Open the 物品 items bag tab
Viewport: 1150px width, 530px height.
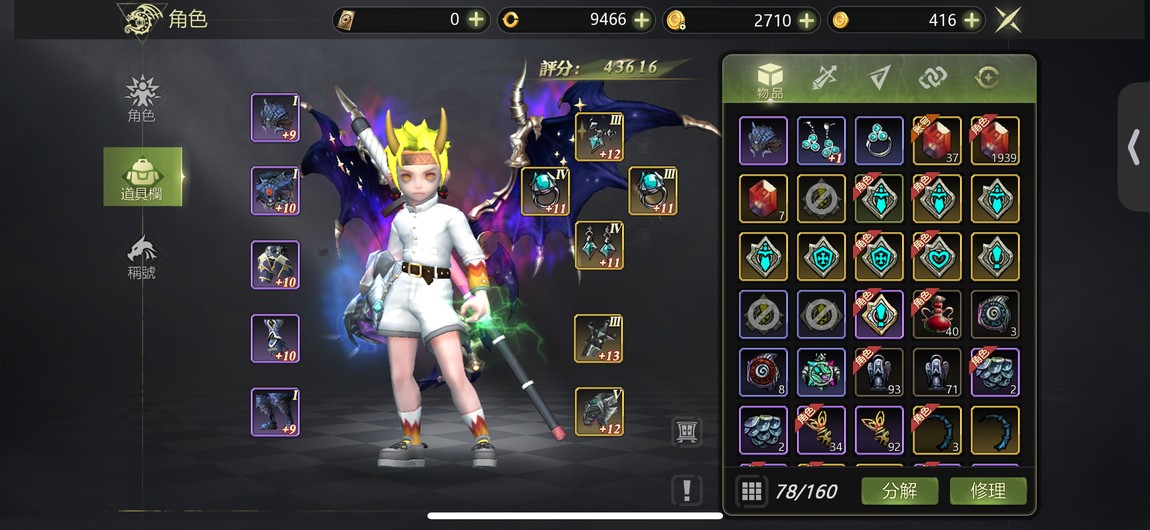[769, 80]
